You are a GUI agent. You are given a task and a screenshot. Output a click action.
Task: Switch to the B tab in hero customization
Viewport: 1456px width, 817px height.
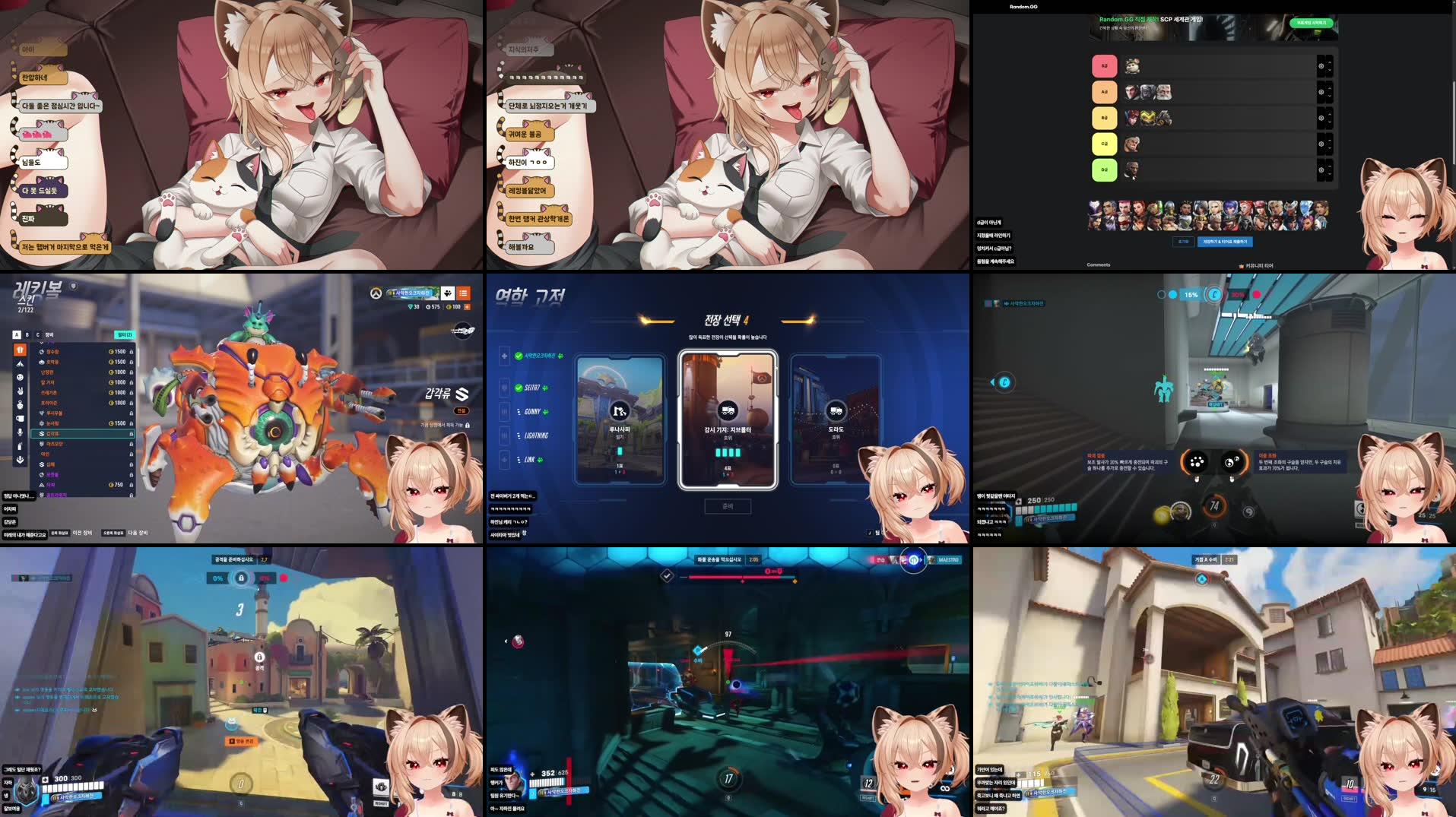(x=26, y=334)
